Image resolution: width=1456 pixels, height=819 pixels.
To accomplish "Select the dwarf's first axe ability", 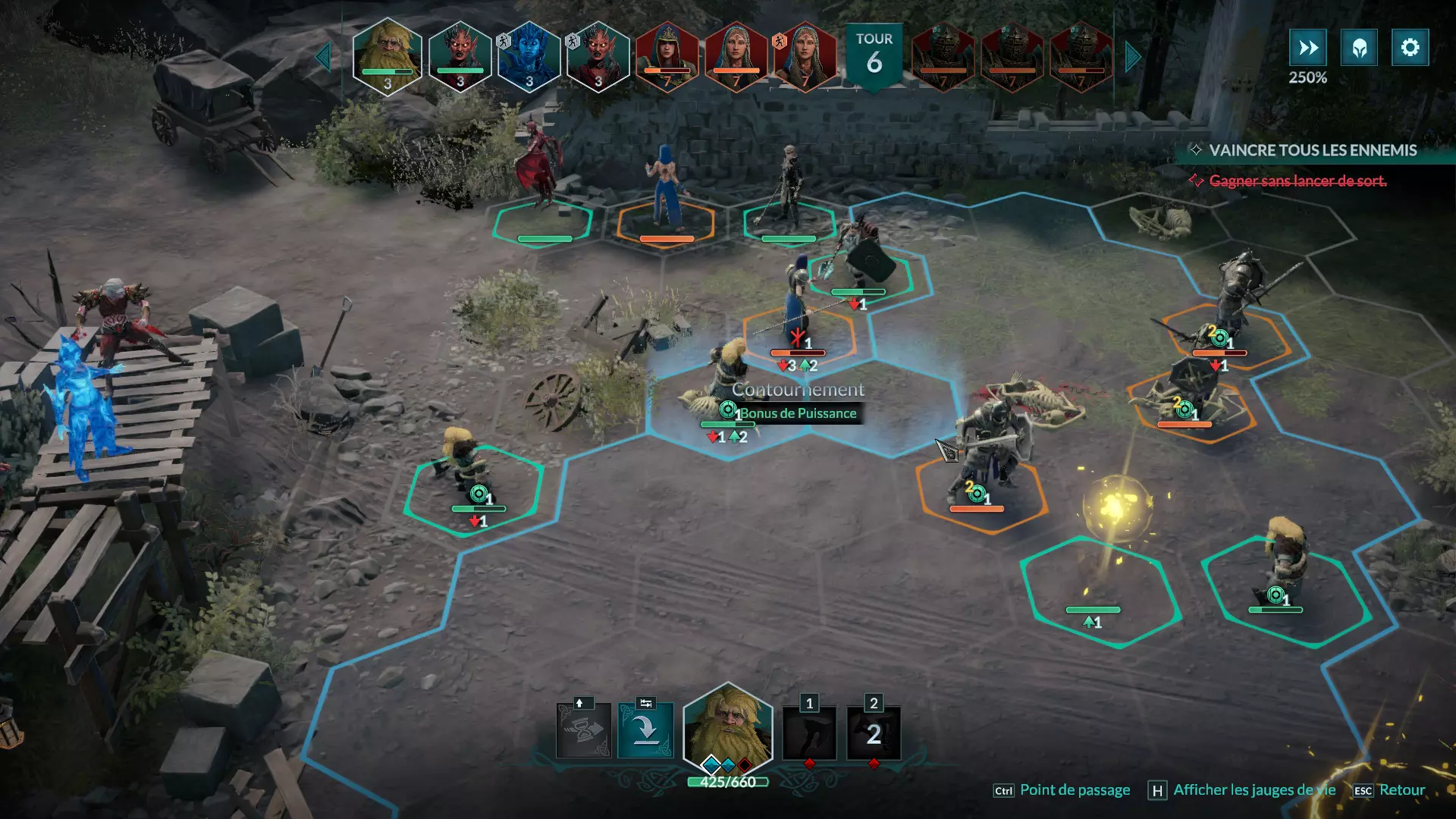I will pos(809,733).
